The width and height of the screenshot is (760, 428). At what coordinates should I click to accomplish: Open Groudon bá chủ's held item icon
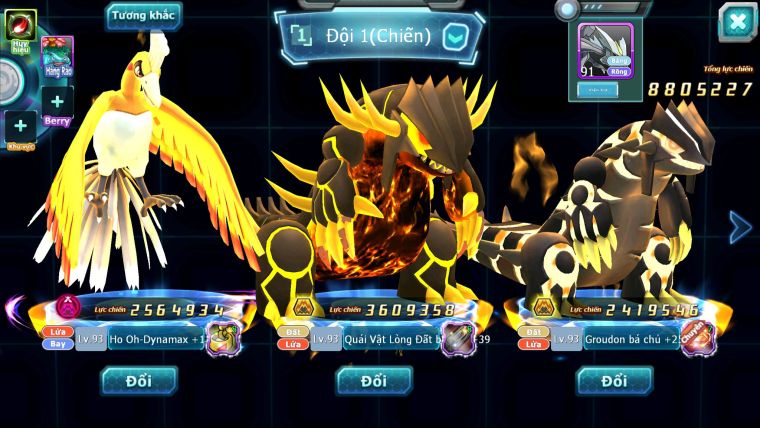(698, 338)
